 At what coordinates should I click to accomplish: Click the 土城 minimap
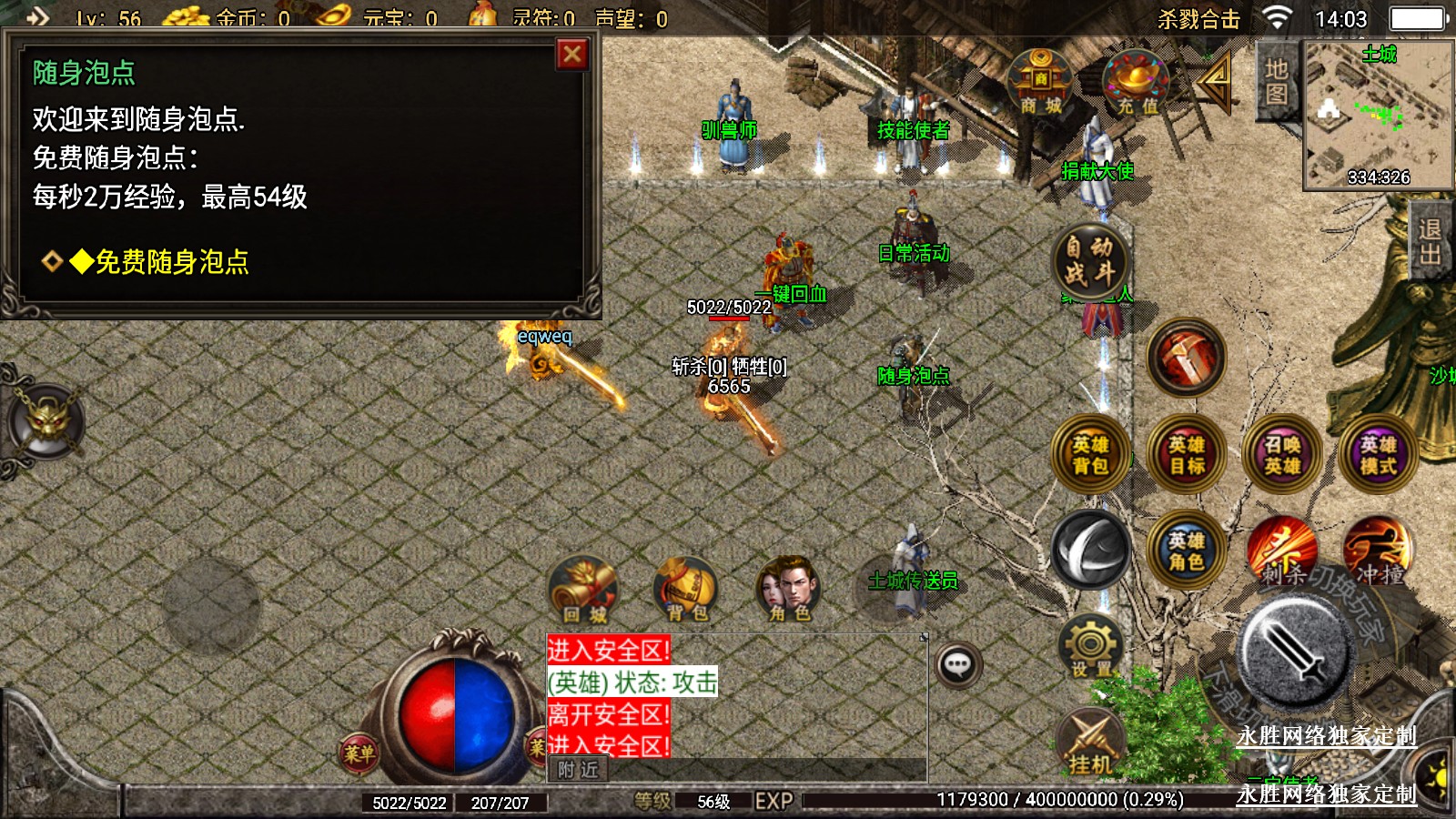pos(1378,114)
